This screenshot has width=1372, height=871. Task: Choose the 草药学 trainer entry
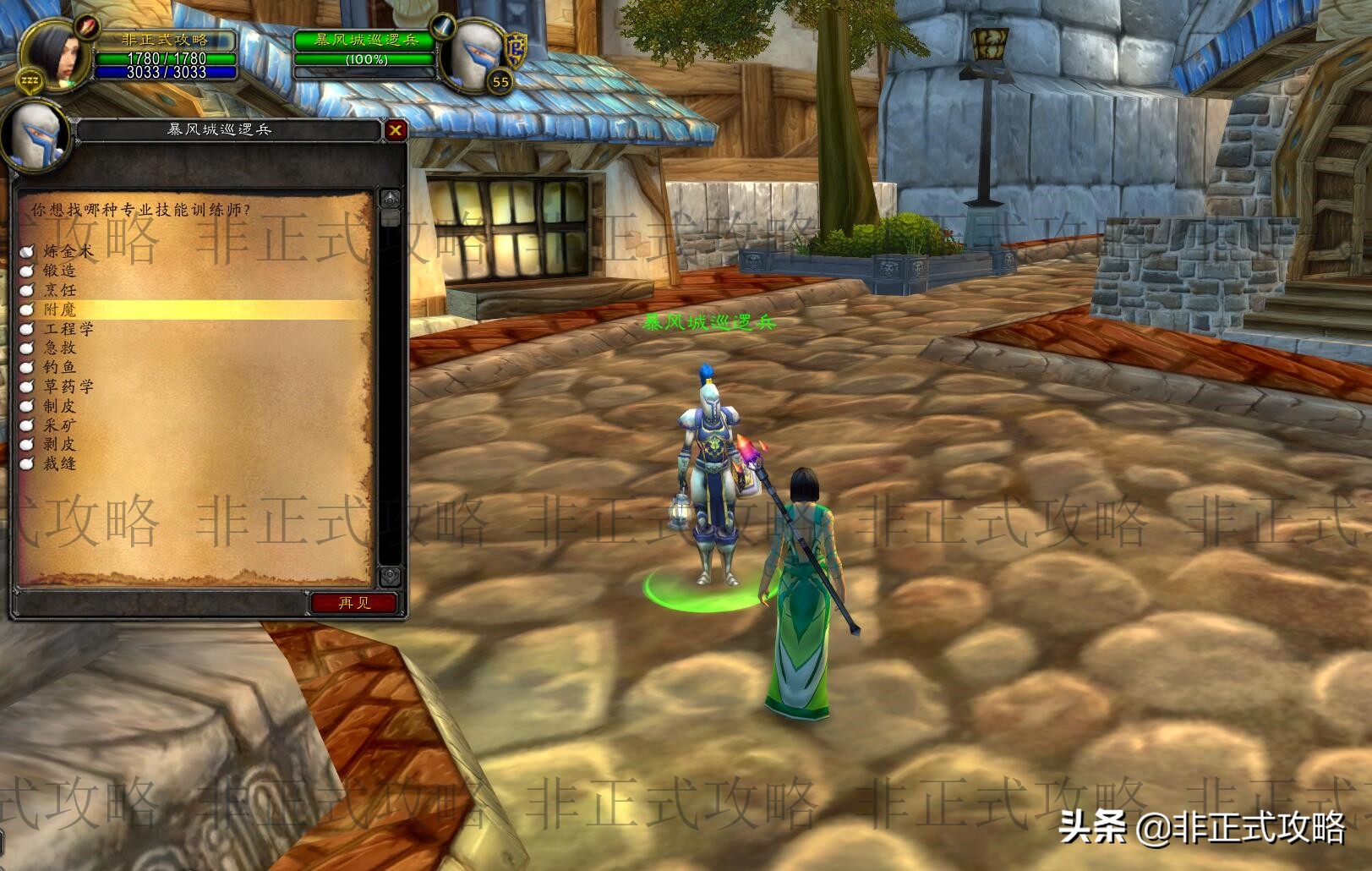[x=68, y=386]
